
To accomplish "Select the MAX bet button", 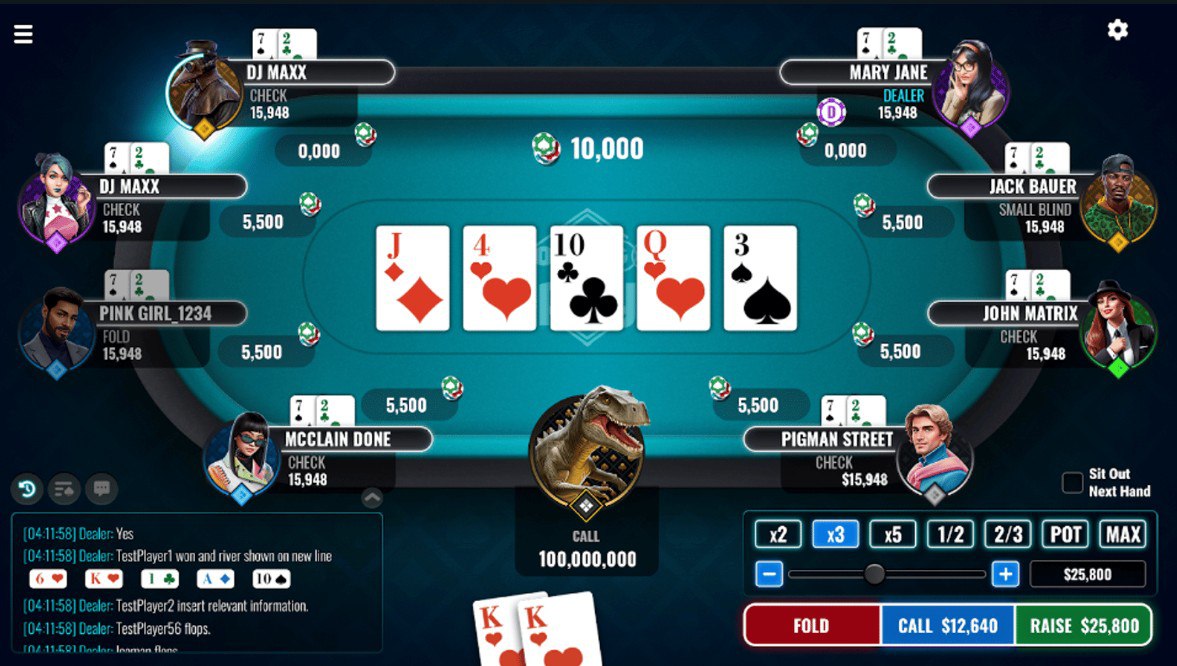I will 1123,535.
